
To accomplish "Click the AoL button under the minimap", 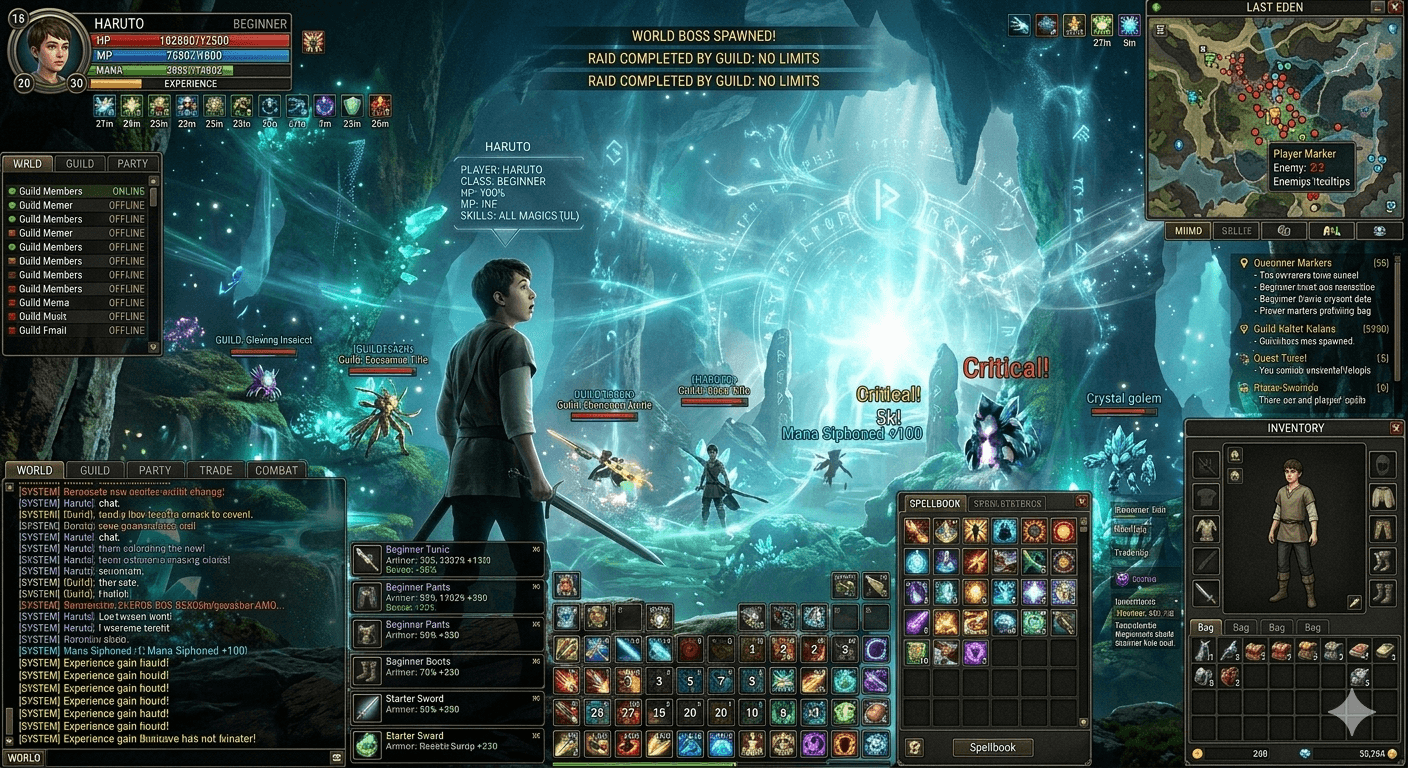I will [x=1331, y=230].
